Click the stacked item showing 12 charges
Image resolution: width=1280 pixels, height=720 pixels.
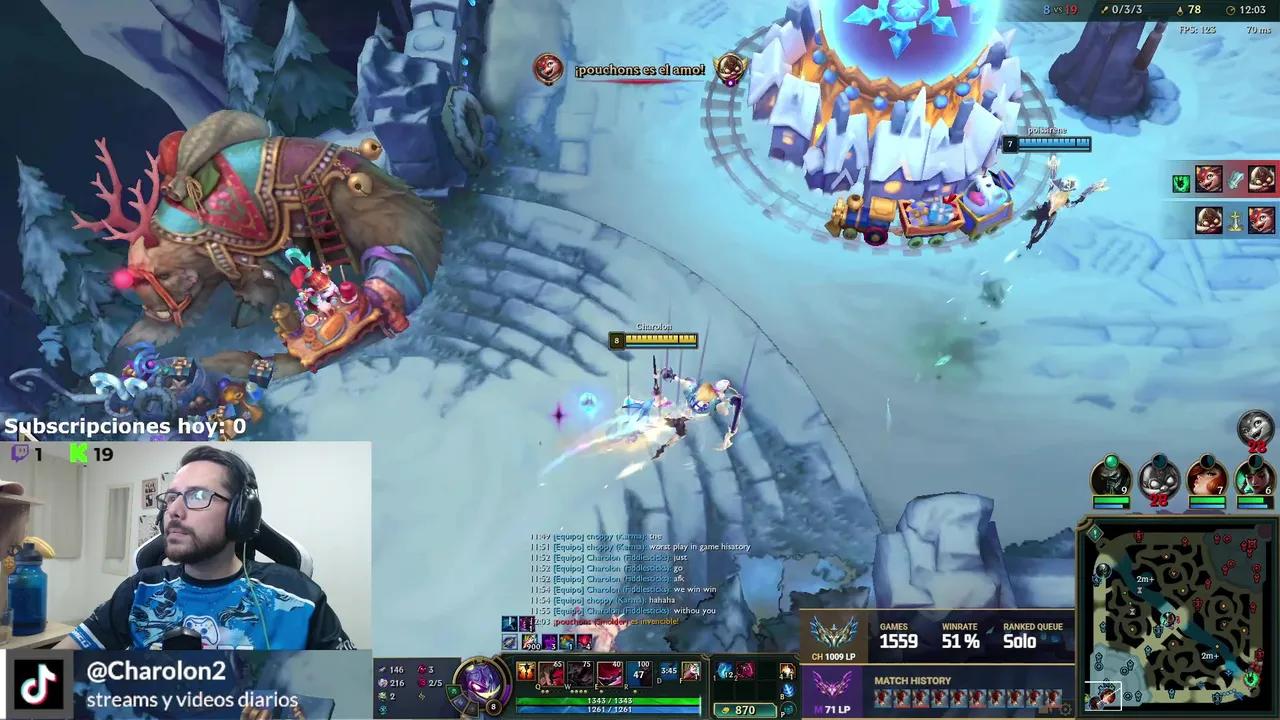[x=723, y=671]
